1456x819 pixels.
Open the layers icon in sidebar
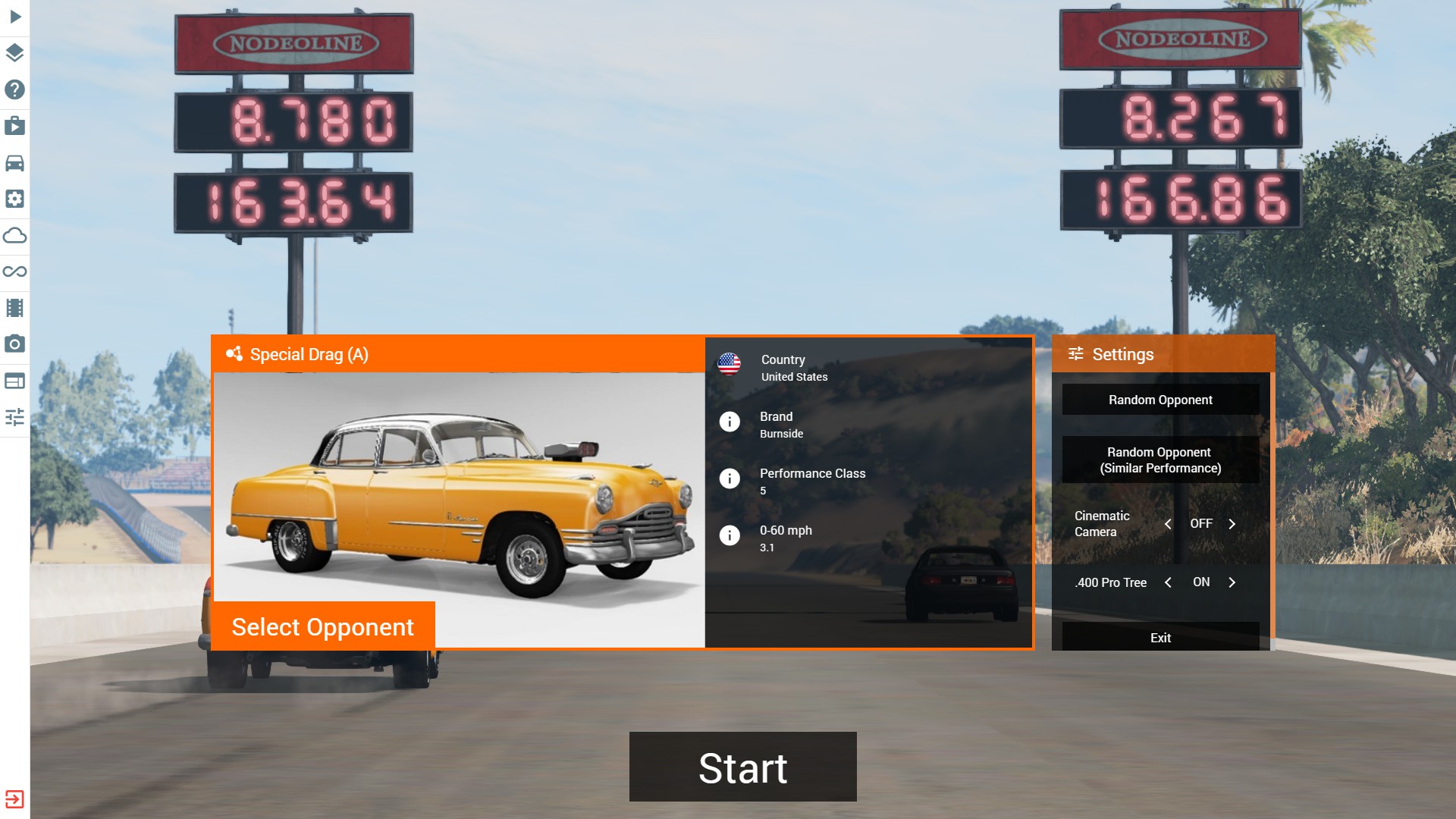point(15,53)
